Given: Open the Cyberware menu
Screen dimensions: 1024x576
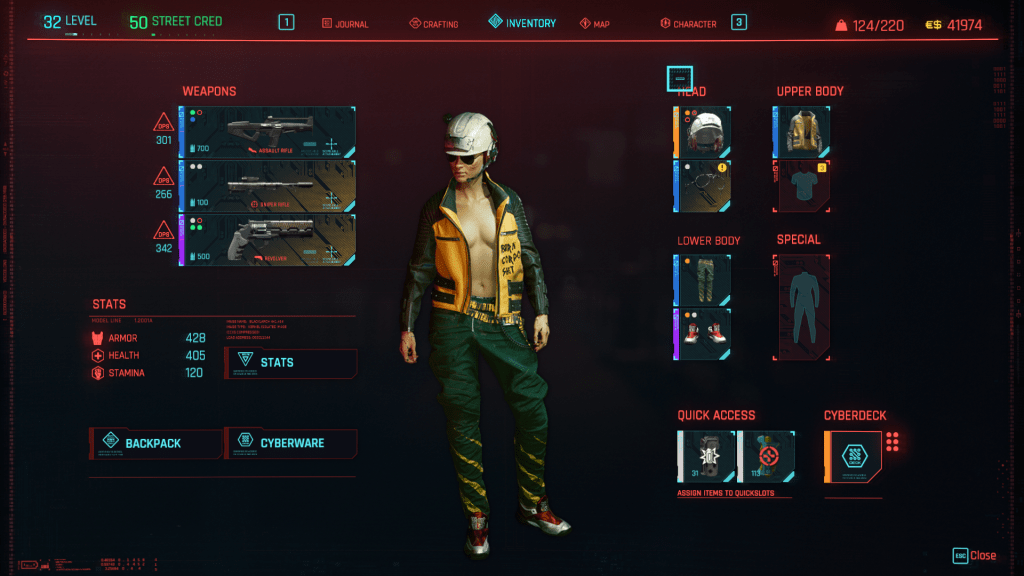Looking at the screenshot, I should point(291,443).
